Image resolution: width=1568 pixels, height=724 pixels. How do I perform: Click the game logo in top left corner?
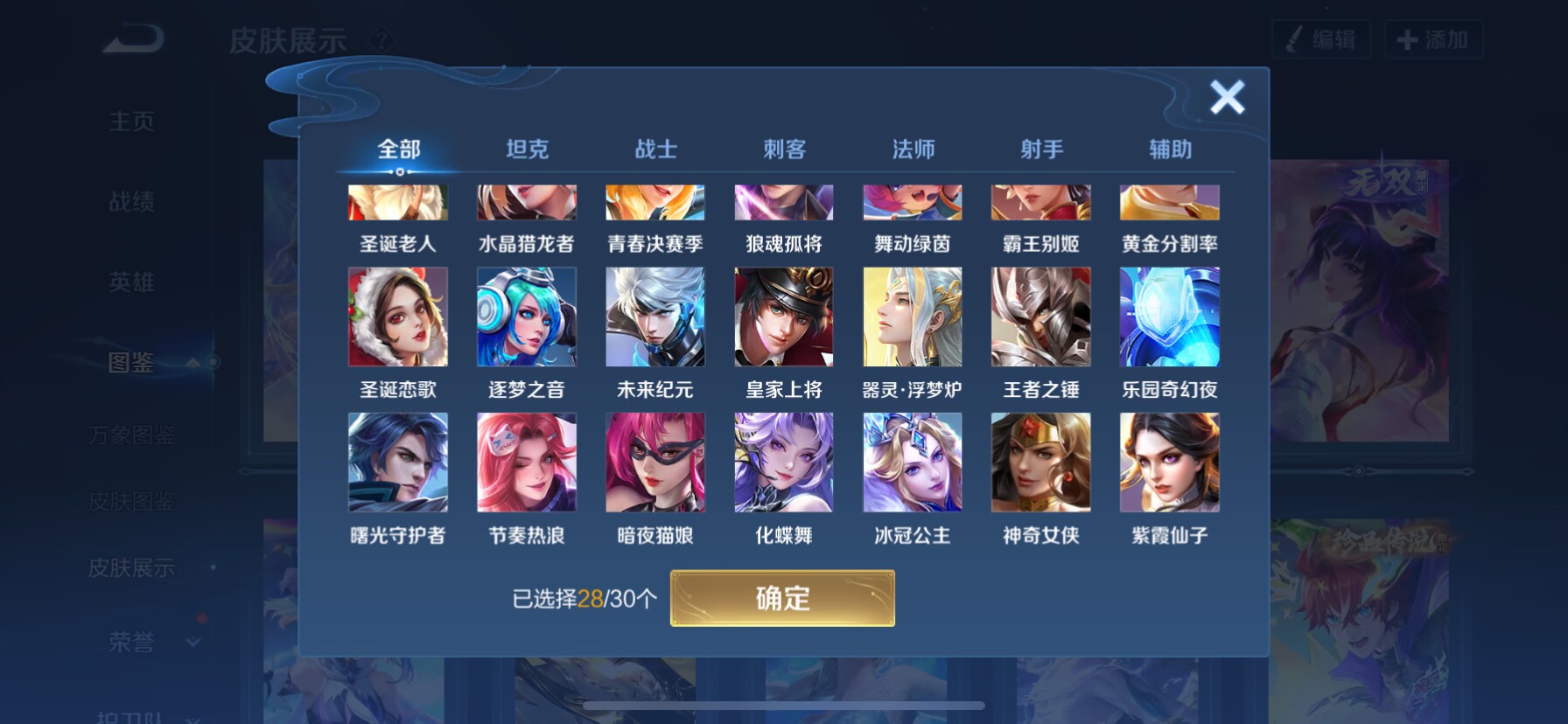(x=133, y=37)
